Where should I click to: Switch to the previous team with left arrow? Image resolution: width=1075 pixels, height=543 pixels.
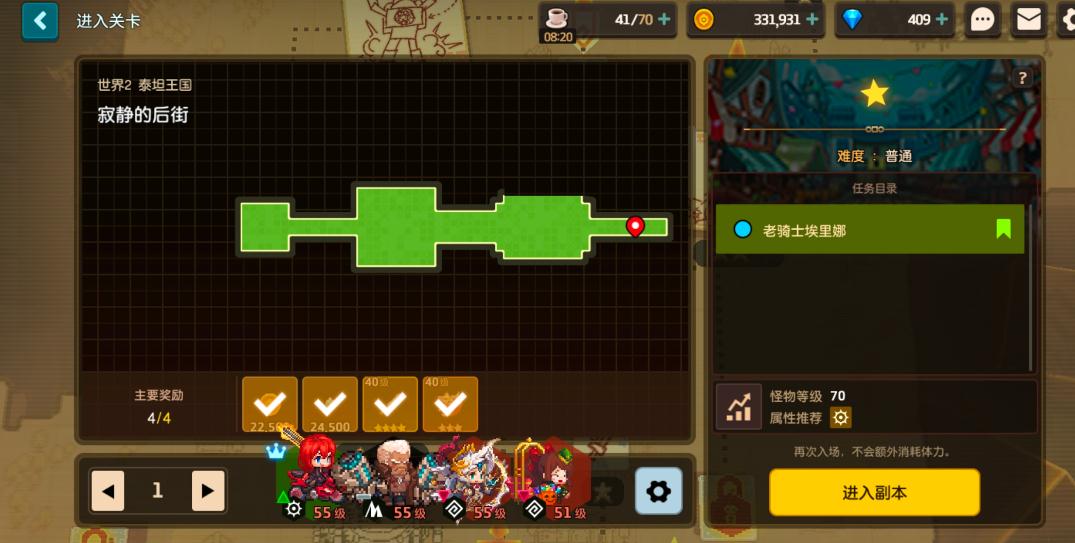108,491
